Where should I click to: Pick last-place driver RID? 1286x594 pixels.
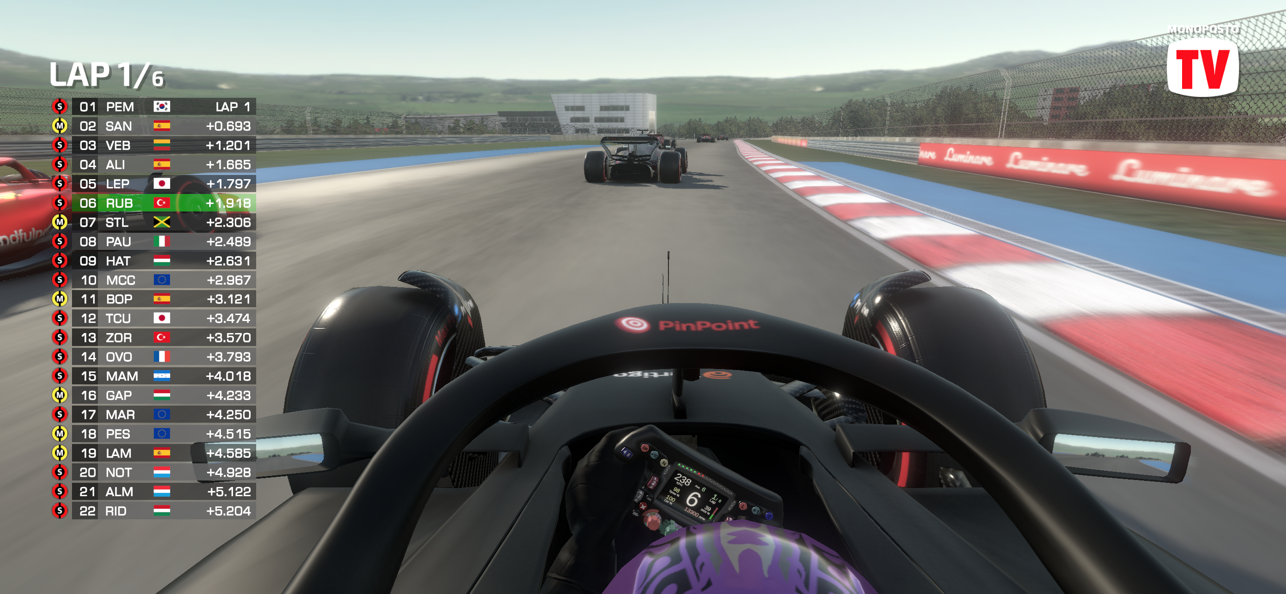[x=155, y=511]
